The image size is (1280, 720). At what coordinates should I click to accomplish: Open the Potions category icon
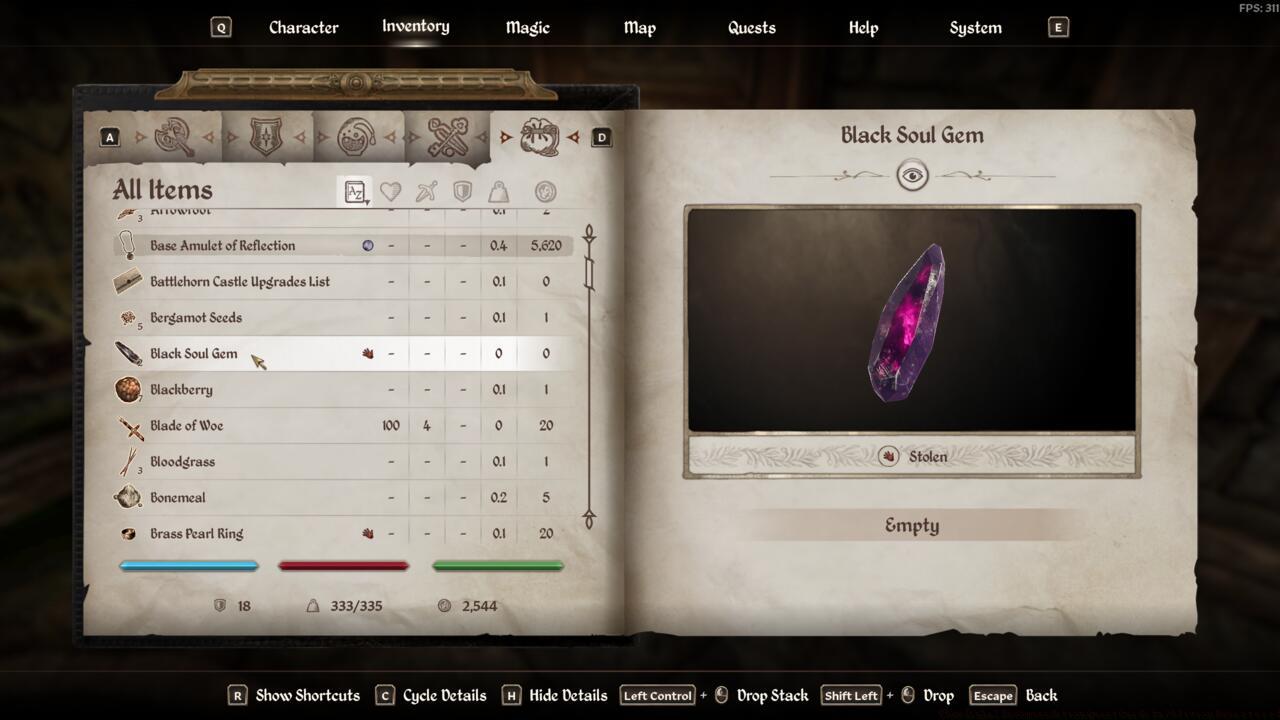[355, 135]
